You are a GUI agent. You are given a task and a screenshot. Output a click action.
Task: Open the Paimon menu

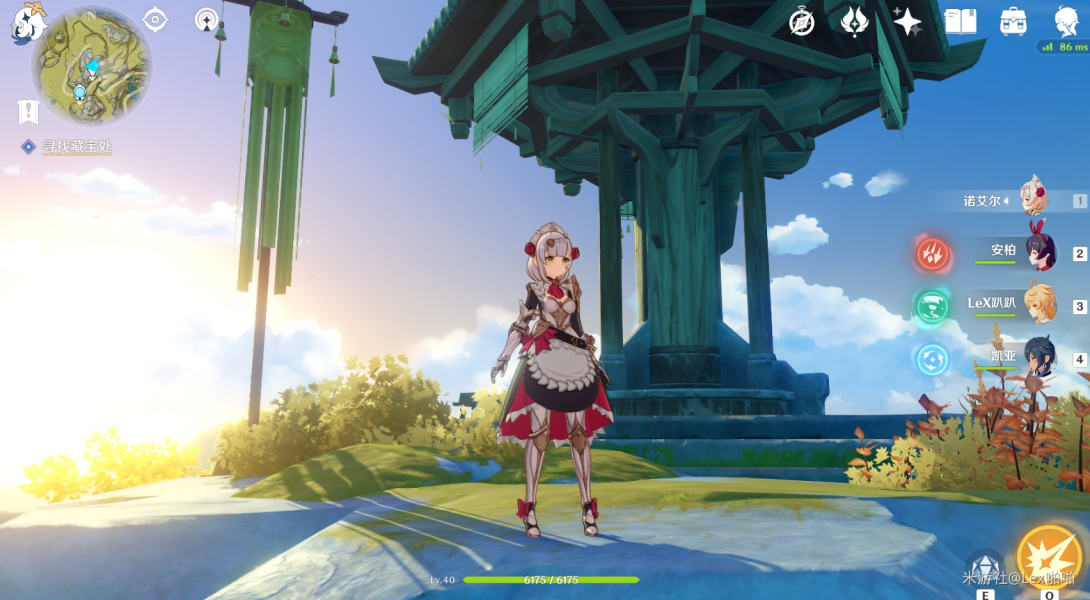pos(27,22)
